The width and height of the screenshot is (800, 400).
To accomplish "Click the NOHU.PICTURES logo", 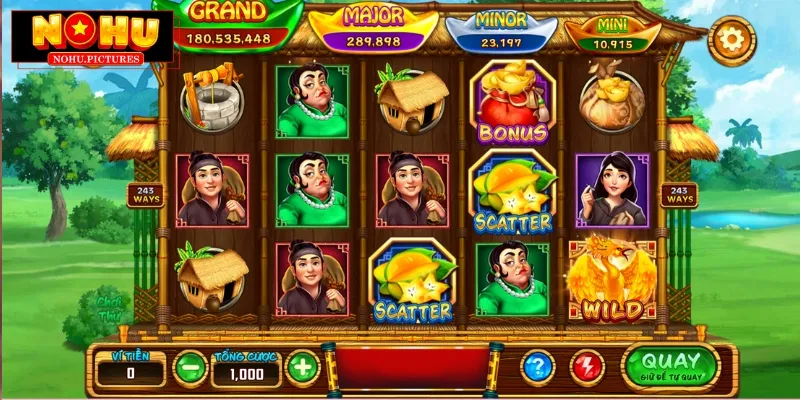I will coord(88,37).
